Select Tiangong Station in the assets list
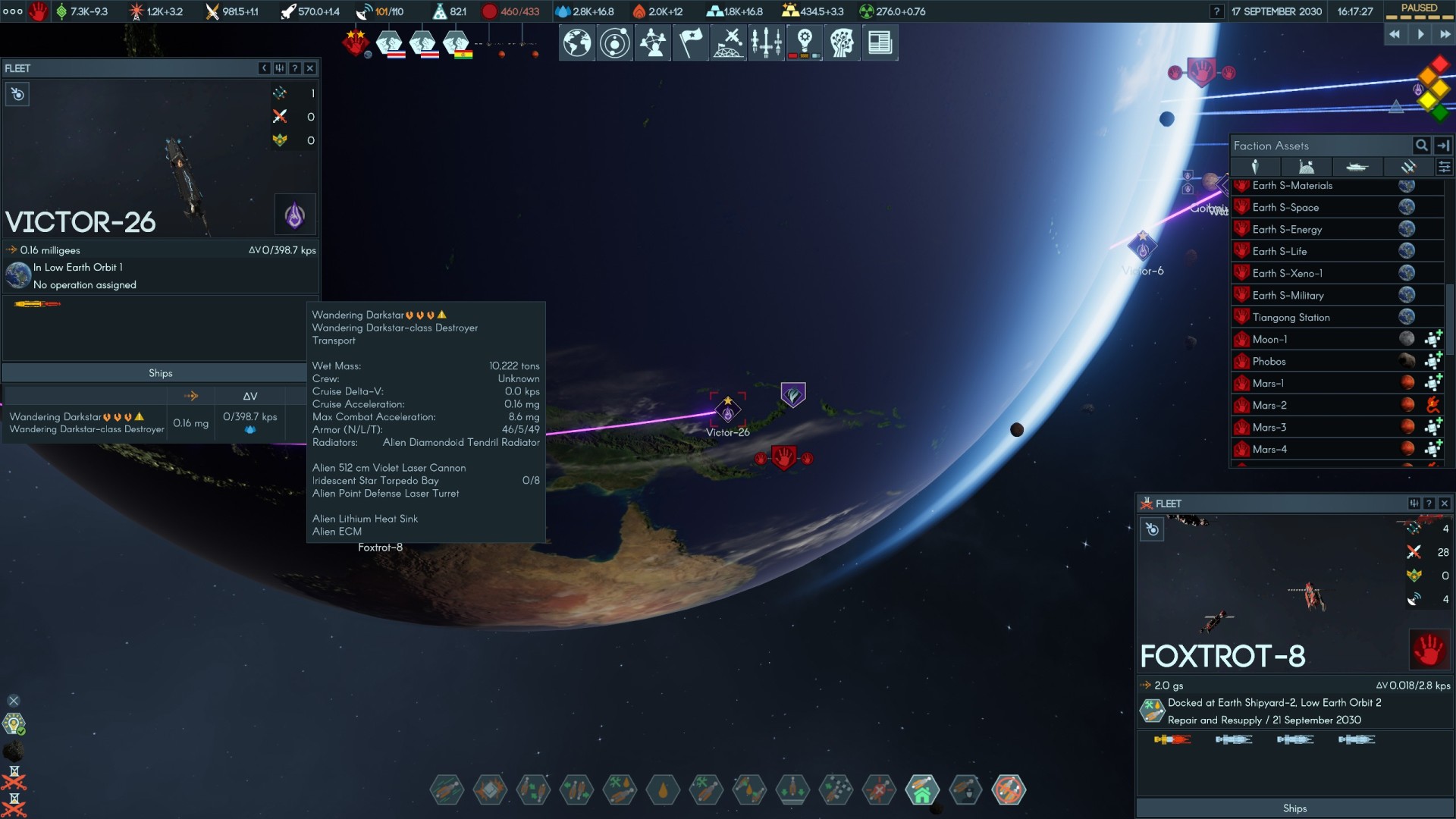This screenshot has height=819, width=1456. click(1291, 317)
